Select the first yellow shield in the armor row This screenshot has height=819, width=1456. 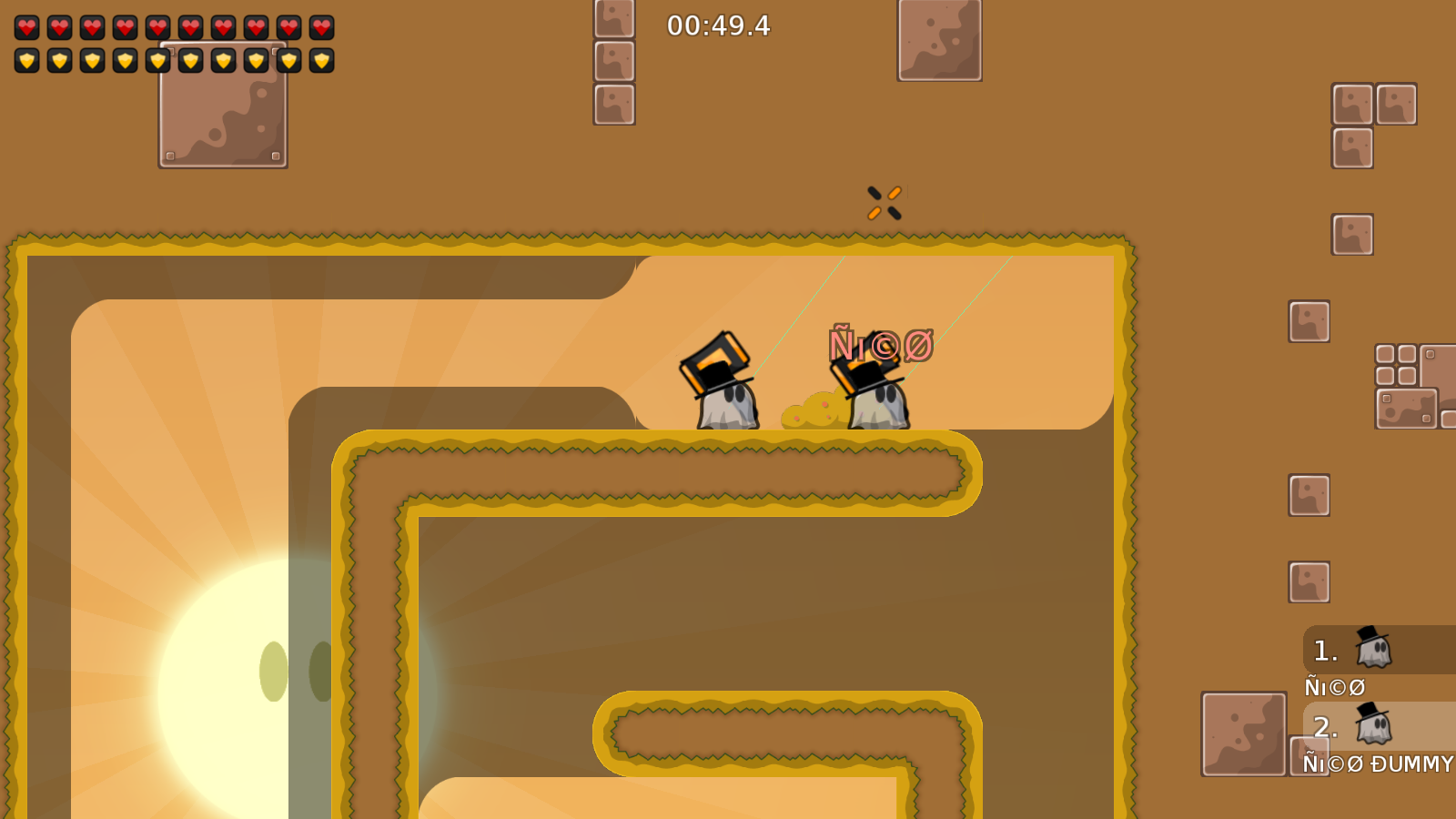tap(25, 58)
